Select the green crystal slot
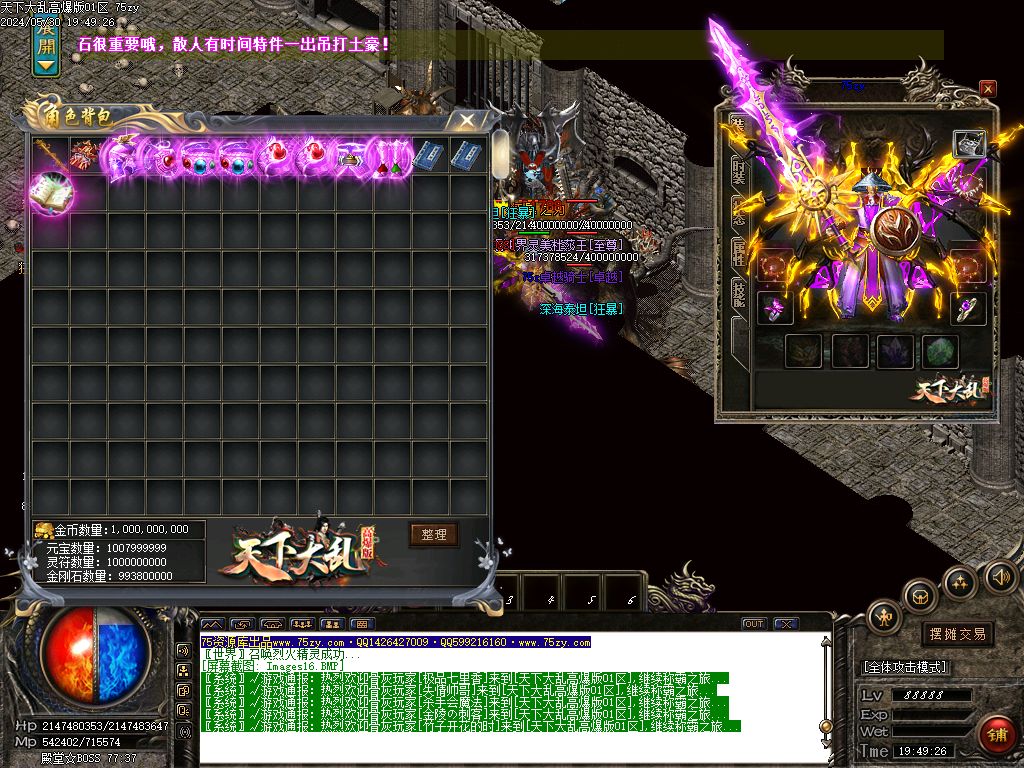 click(939, 351)
